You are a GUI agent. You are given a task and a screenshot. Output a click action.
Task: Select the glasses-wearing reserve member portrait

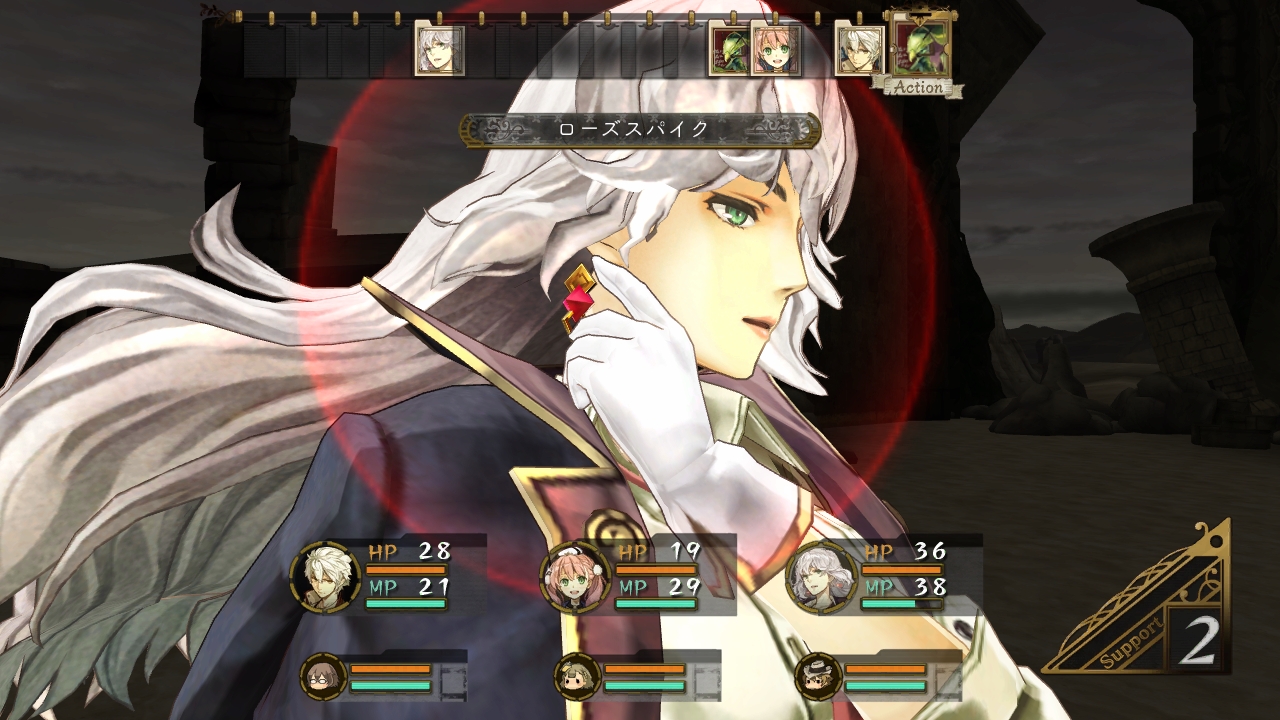323,676
